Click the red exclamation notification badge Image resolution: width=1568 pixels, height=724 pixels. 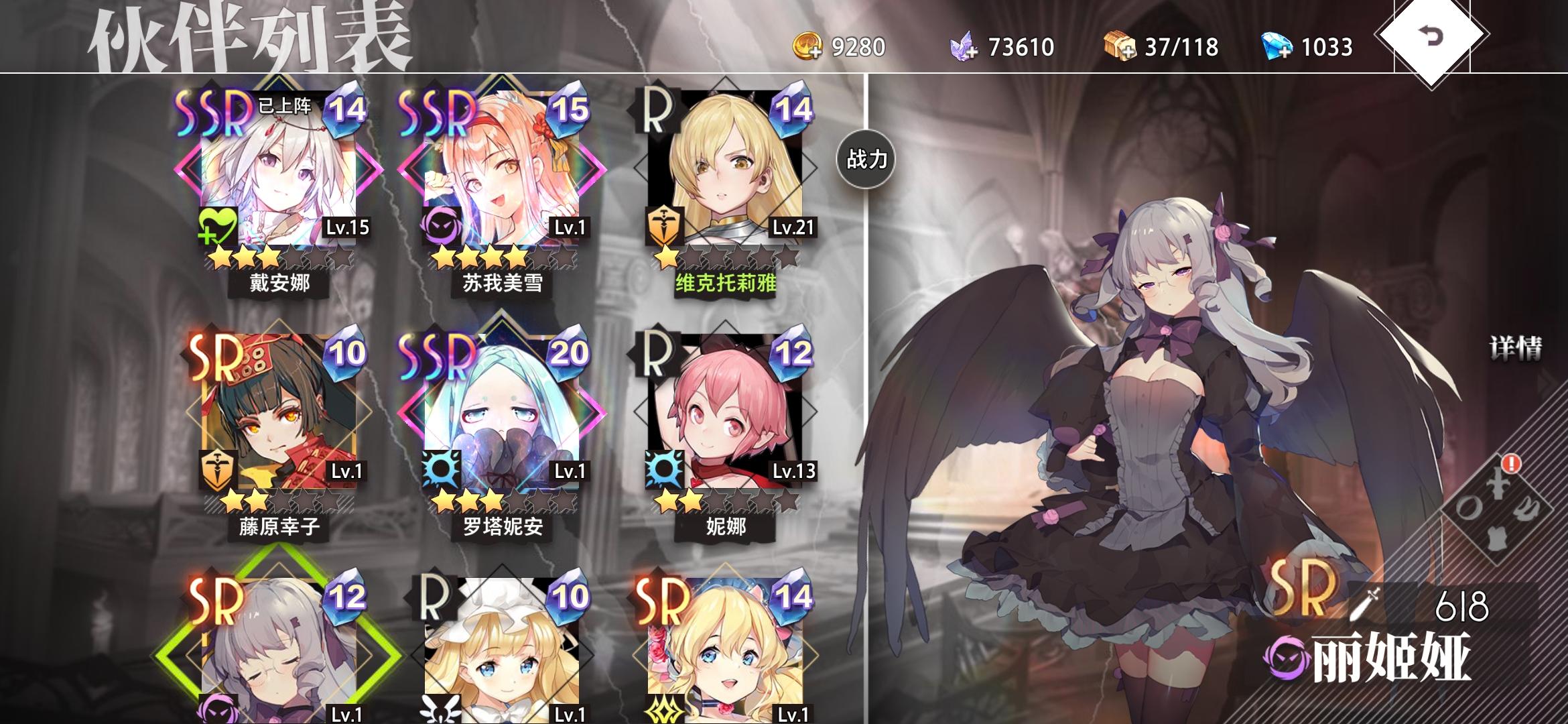pos(1512,464)
